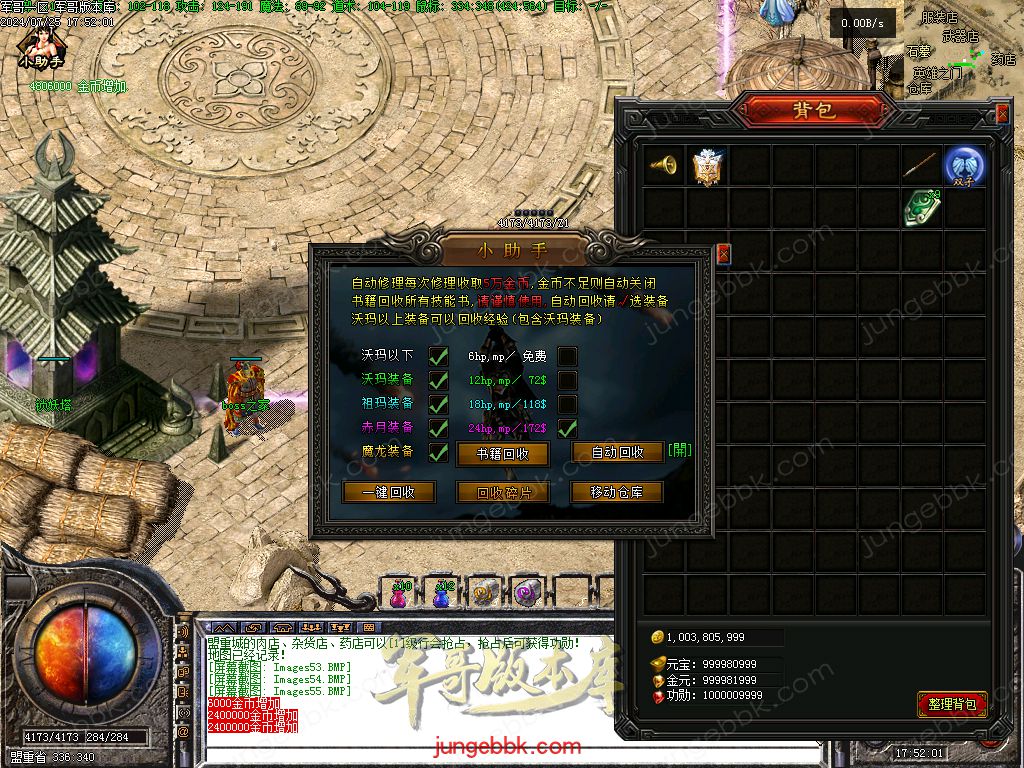Select the wooden staff item in bag
The width and height of the screenshot is (1024, 768).
coord(921,166)
